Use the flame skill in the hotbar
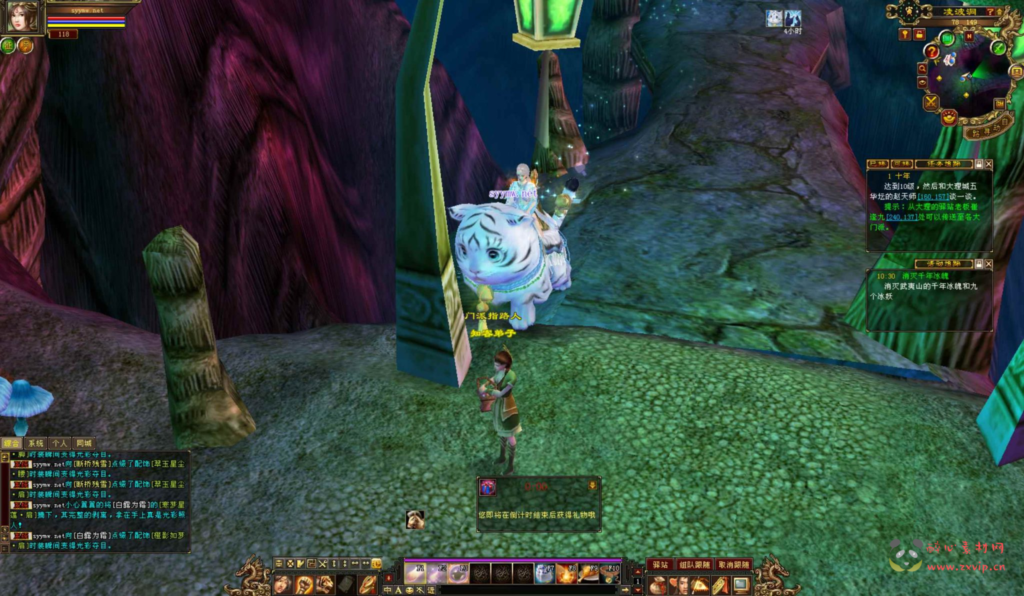 coord(566,573)
